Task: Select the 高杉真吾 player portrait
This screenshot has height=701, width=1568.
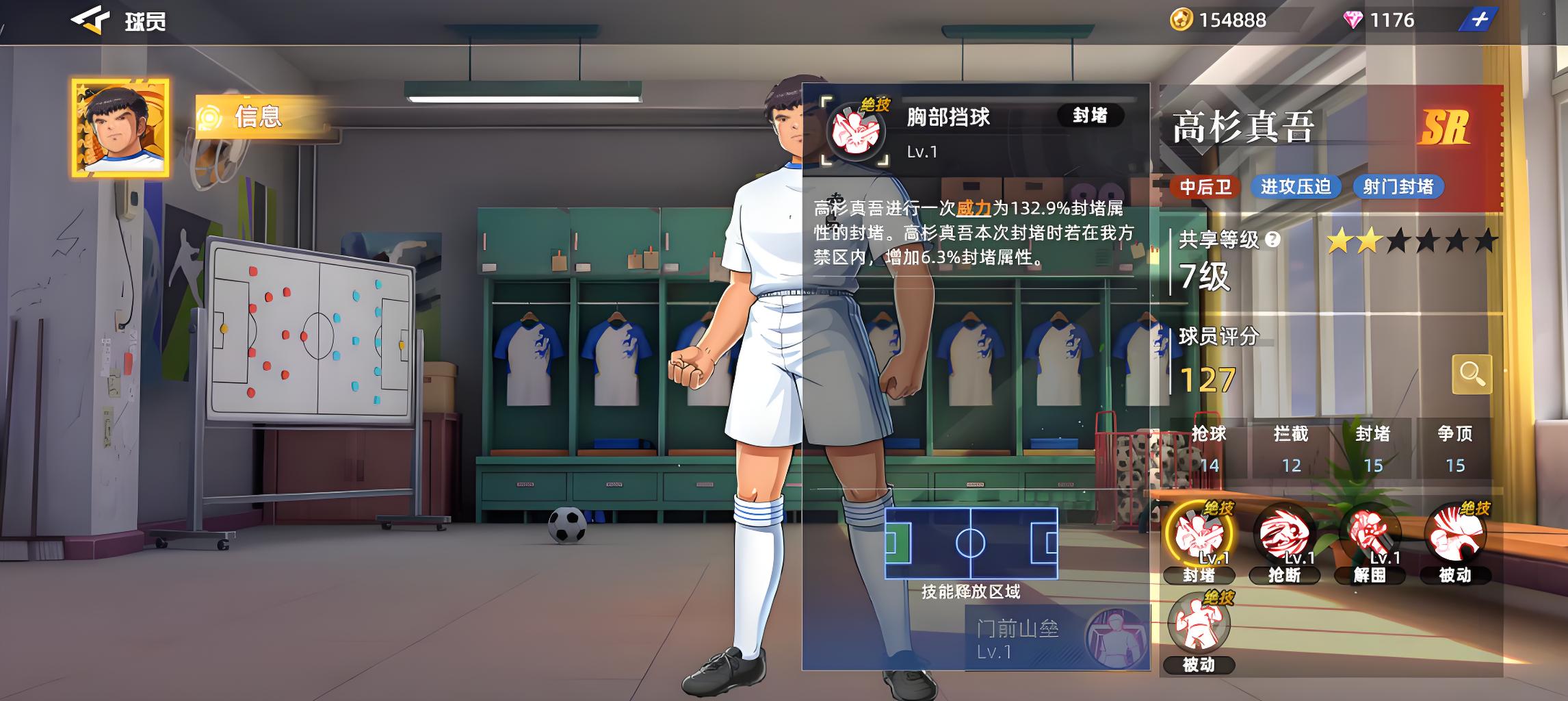Action: [121, 128]
